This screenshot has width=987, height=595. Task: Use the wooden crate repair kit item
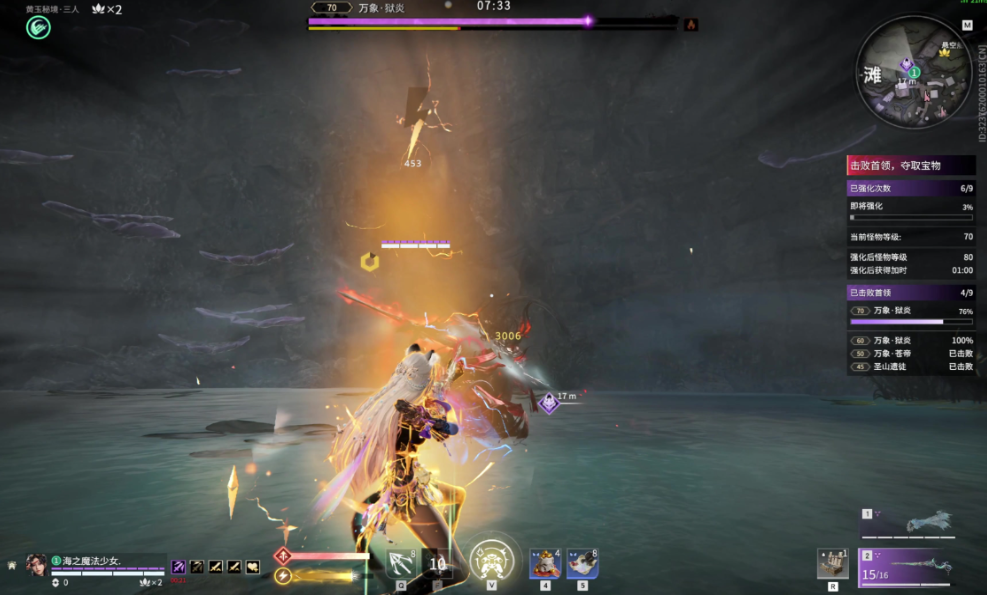pos(832,563)
